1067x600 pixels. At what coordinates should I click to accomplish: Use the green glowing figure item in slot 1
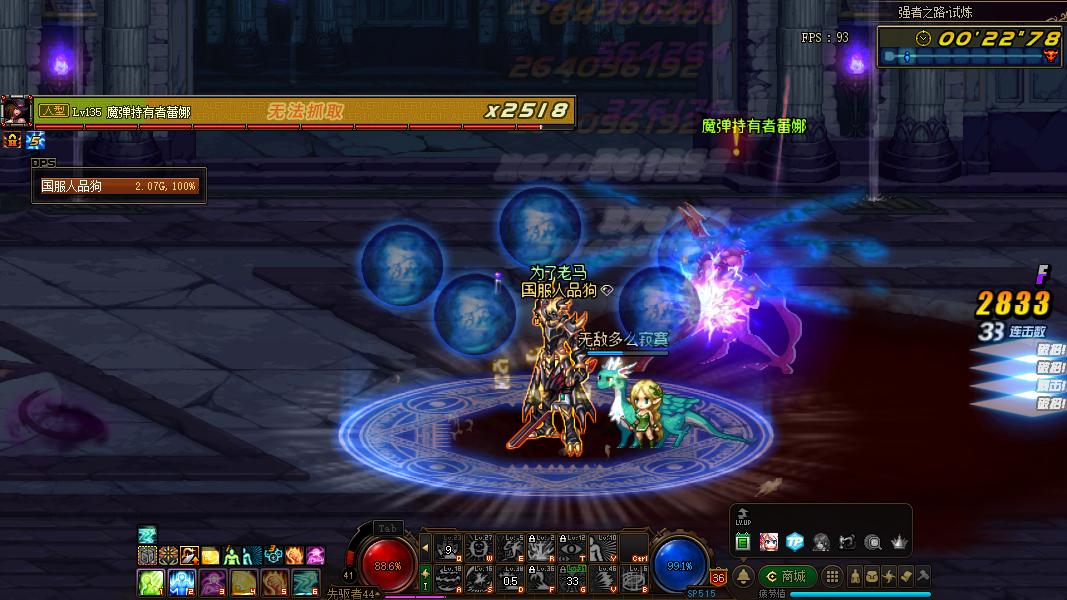click(150, 582)
